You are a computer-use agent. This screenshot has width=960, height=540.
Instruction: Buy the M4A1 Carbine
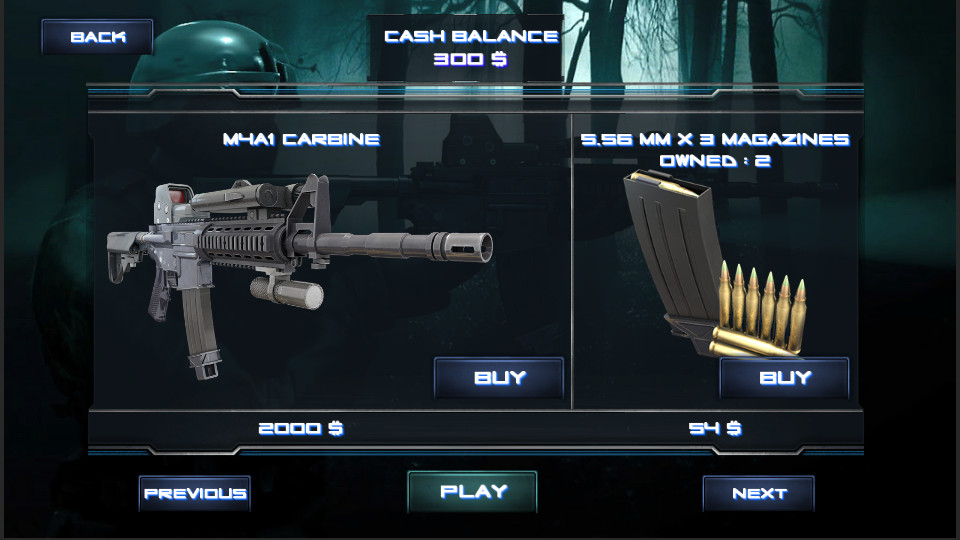click(x=499, y=378)
